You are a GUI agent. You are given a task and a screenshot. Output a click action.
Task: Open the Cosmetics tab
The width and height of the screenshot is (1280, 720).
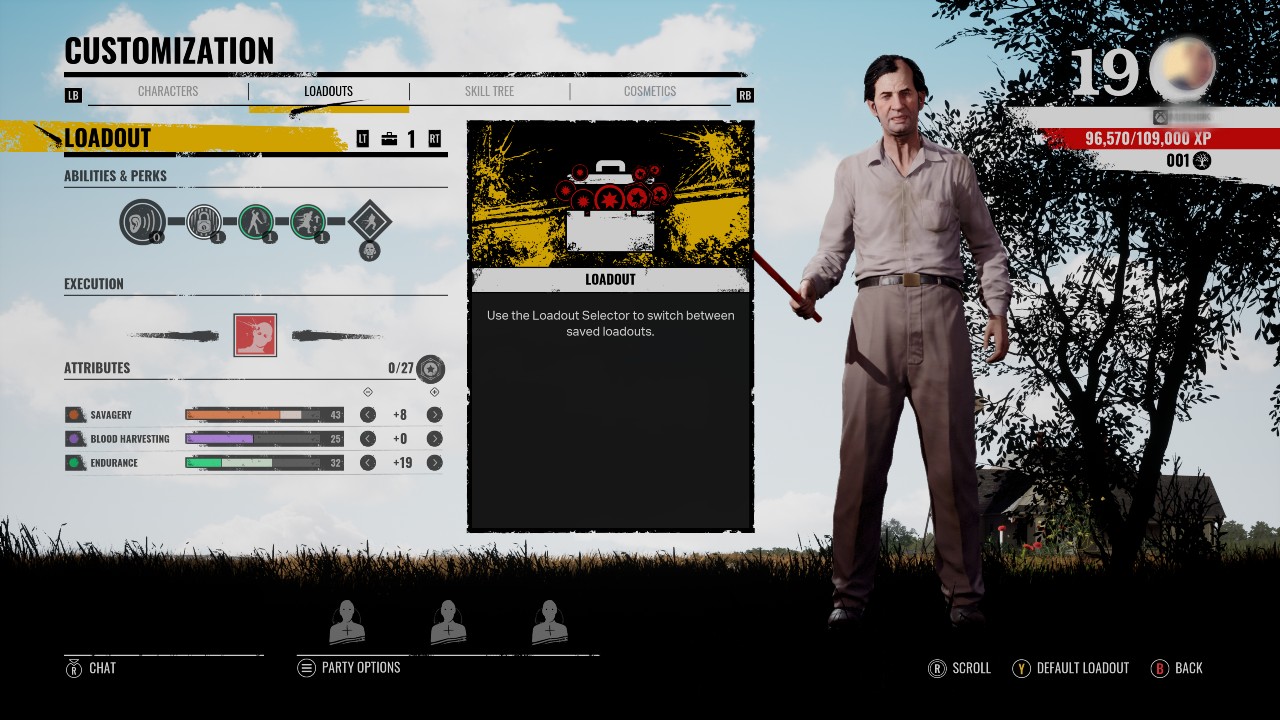pos(649,91)
